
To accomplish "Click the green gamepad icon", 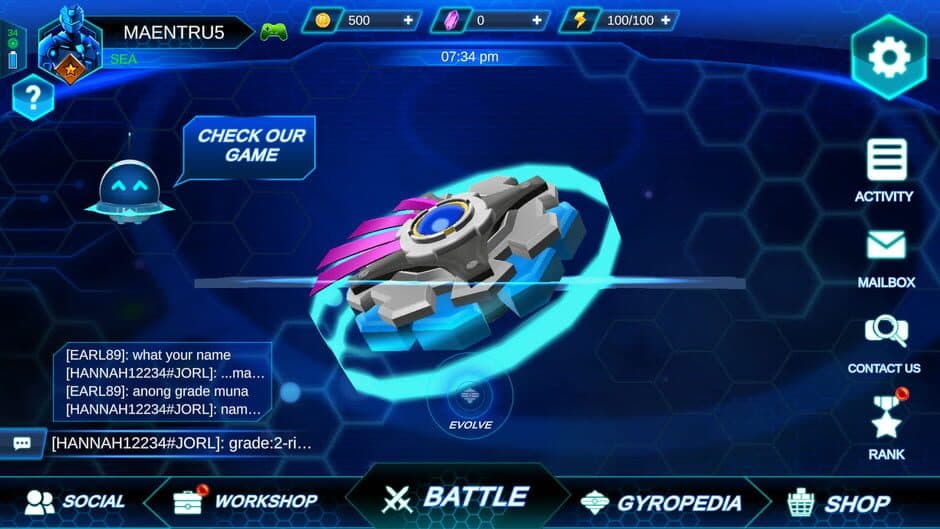I will point(274,32).
